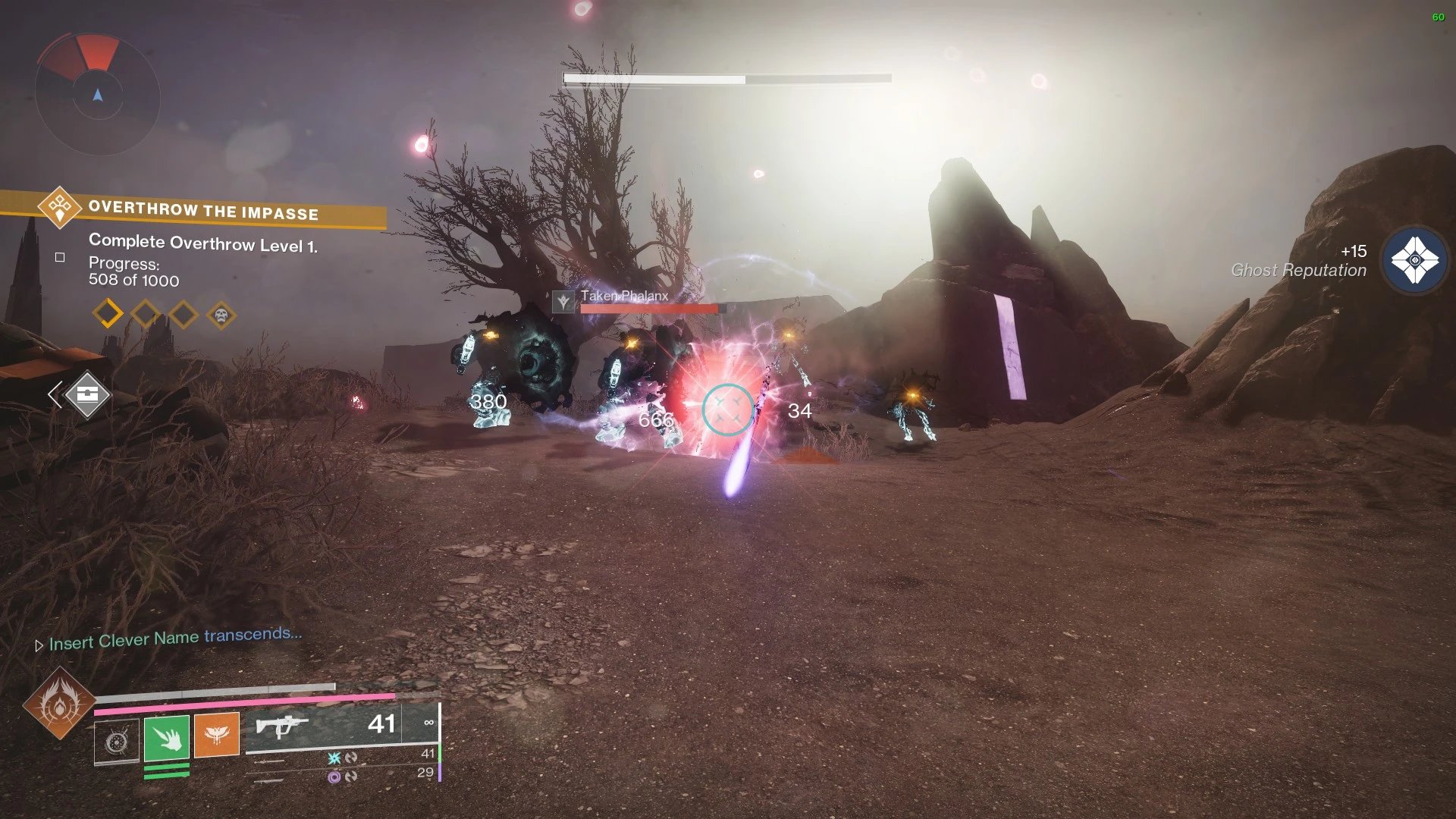Tick the Complete Overthrow Level 1 checkbox
The height and width of the screenshot is (819, 1456).
(x=60, y=258)
